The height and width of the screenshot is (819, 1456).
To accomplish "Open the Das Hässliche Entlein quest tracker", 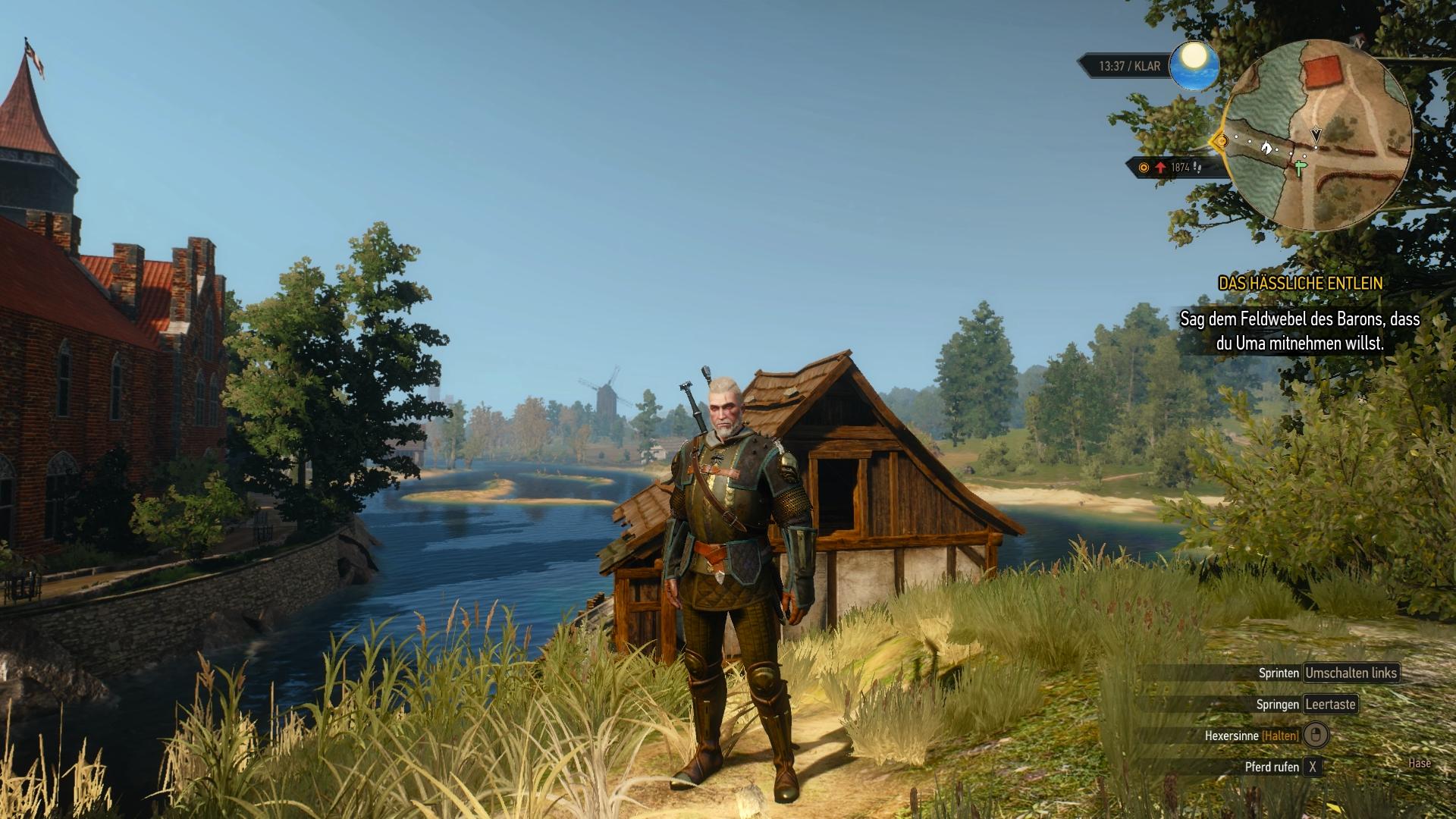I will pos(1300,283).
